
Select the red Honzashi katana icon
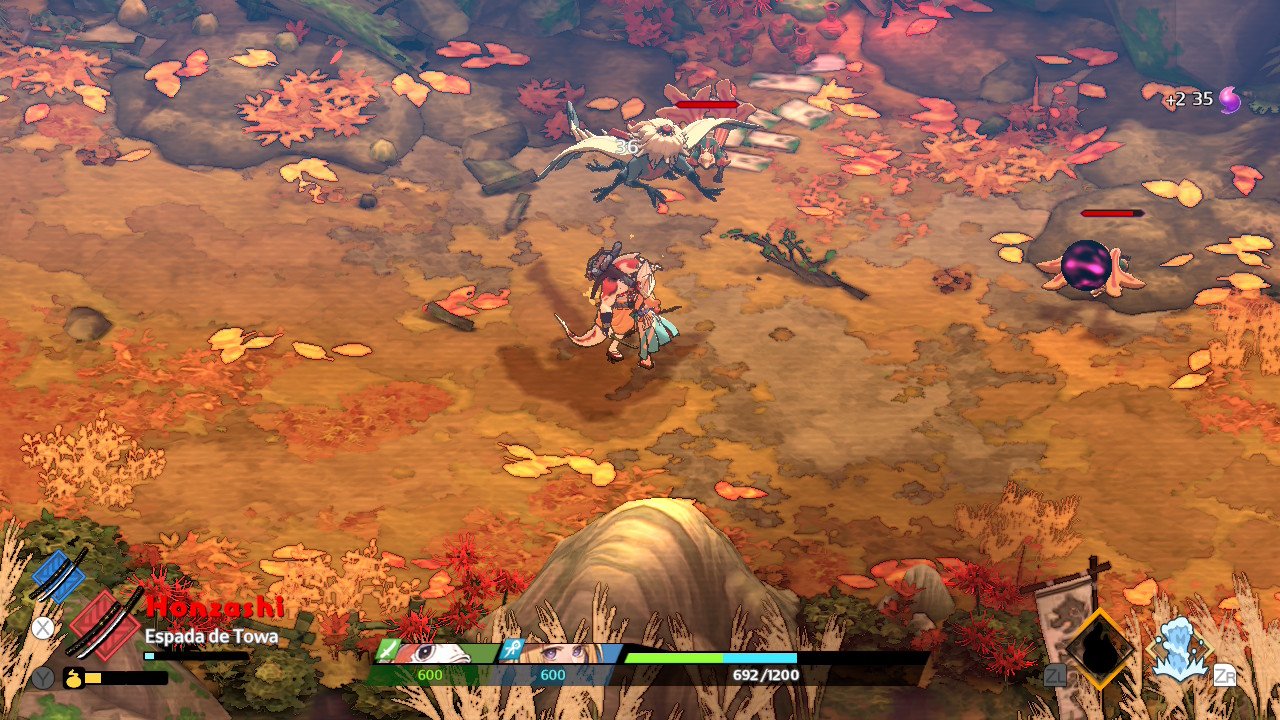click(105, 623)
